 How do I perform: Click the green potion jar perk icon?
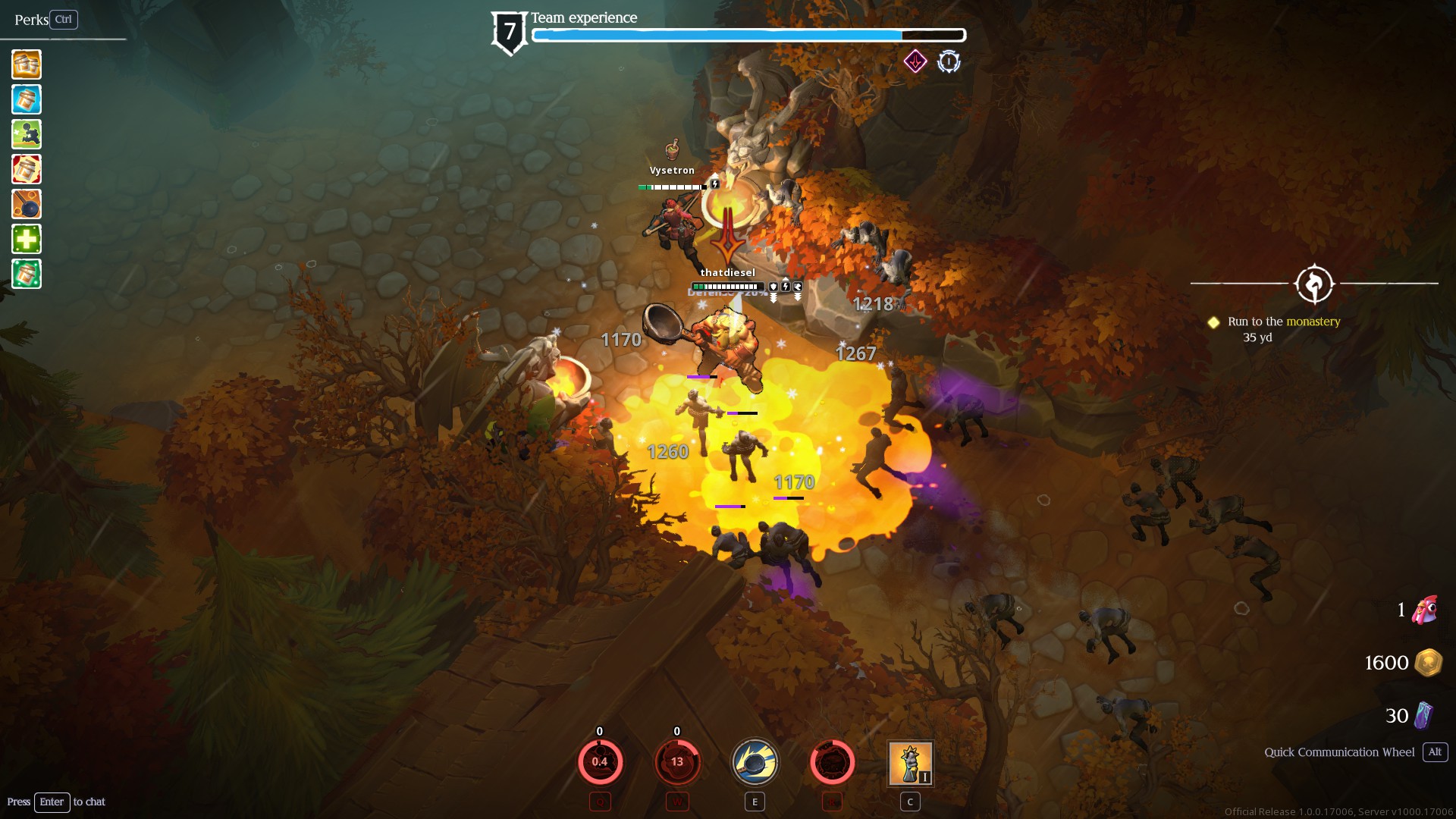point(26,274)
